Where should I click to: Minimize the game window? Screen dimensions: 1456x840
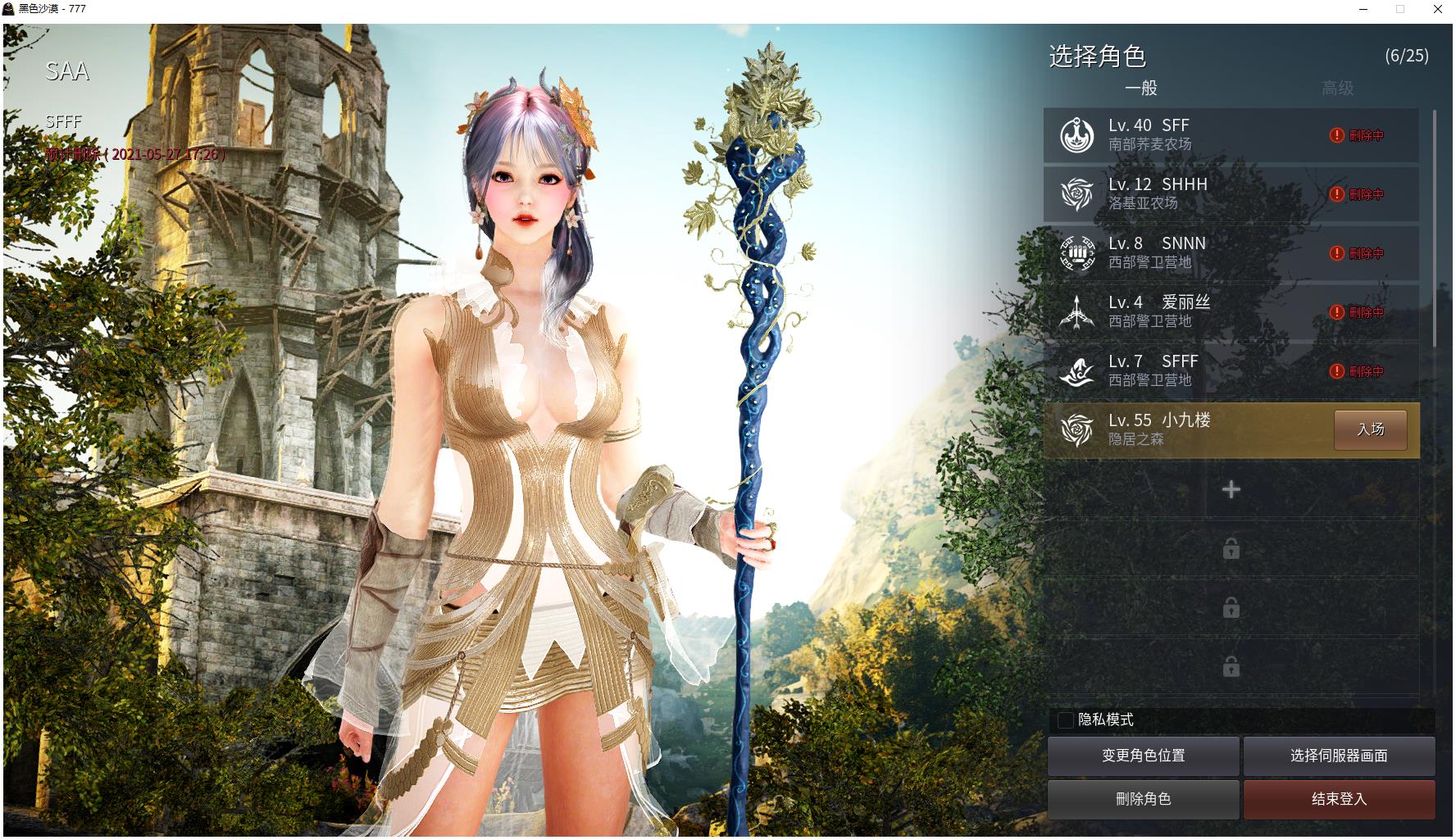click(1363, 9)
